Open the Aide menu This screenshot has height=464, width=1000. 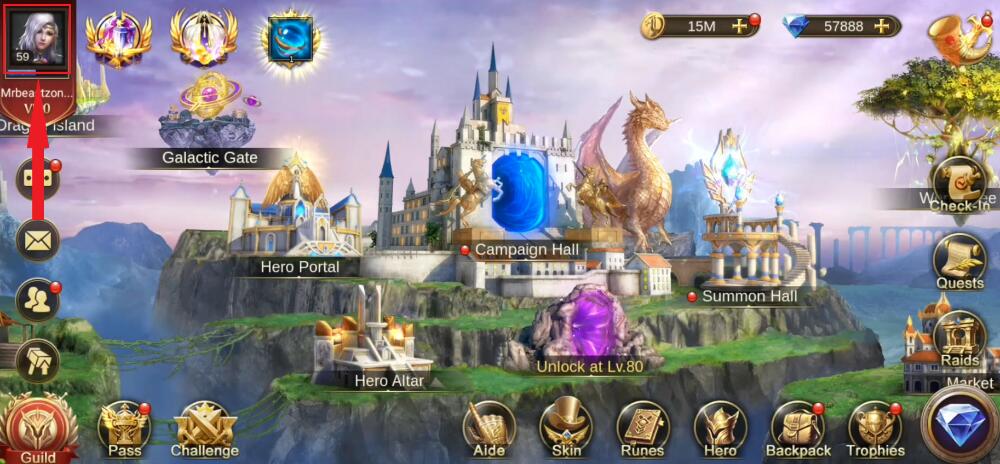(x=489, y=427)
